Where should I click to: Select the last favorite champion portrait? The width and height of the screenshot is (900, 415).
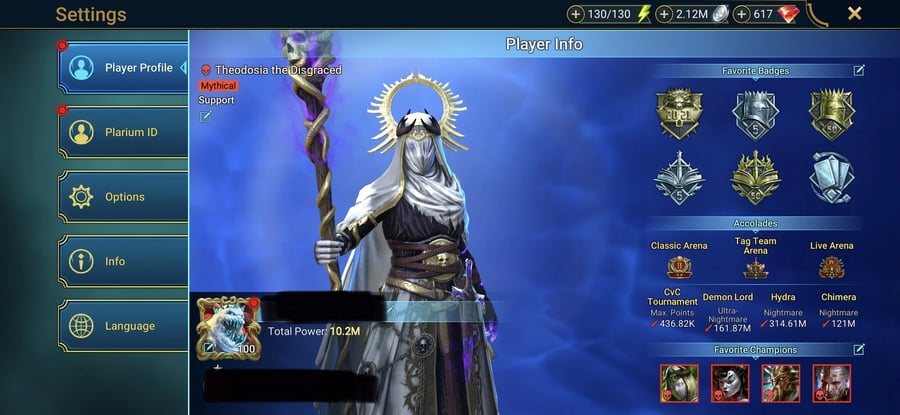[831, 383]
